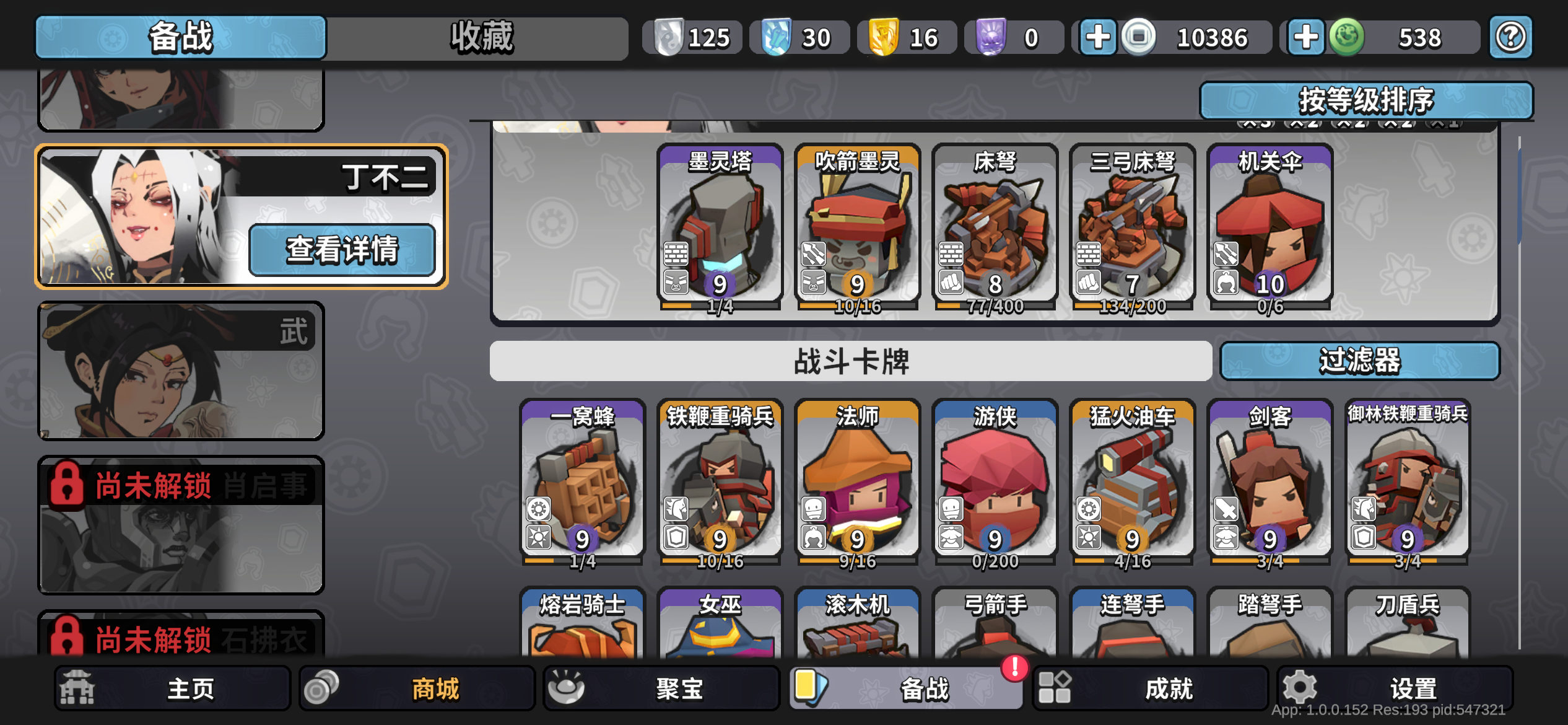
Task: Switch to the 收藏 collection tab
Action: (481, 37)
